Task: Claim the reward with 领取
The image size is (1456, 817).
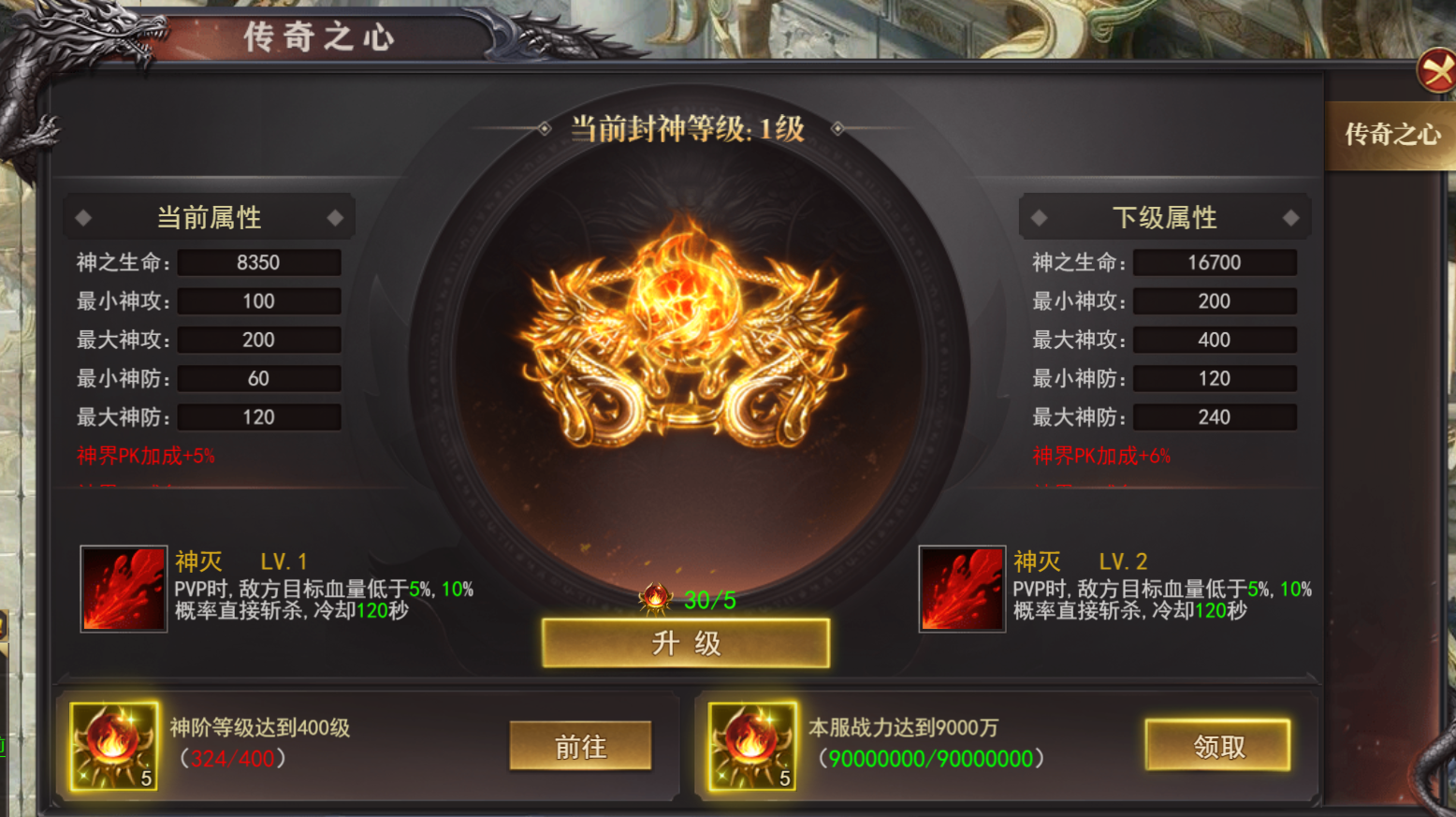Action: tap(1217, 746)
